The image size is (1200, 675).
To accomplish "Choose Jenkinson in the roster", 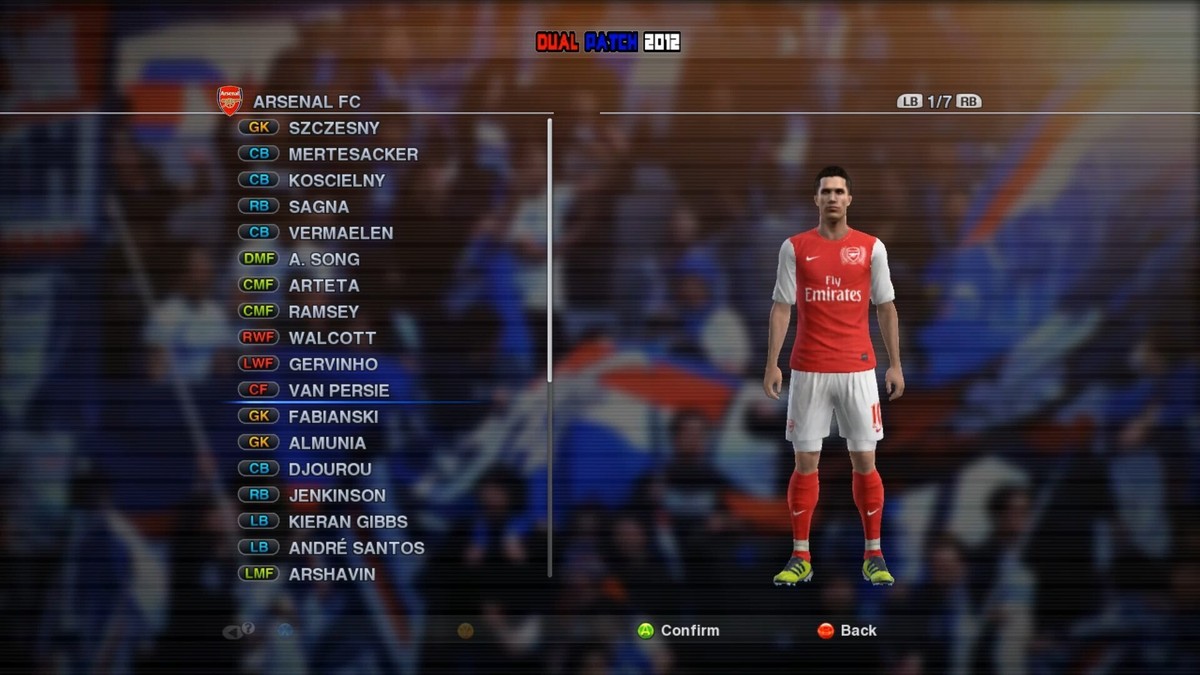I will (x=337, y=495).
